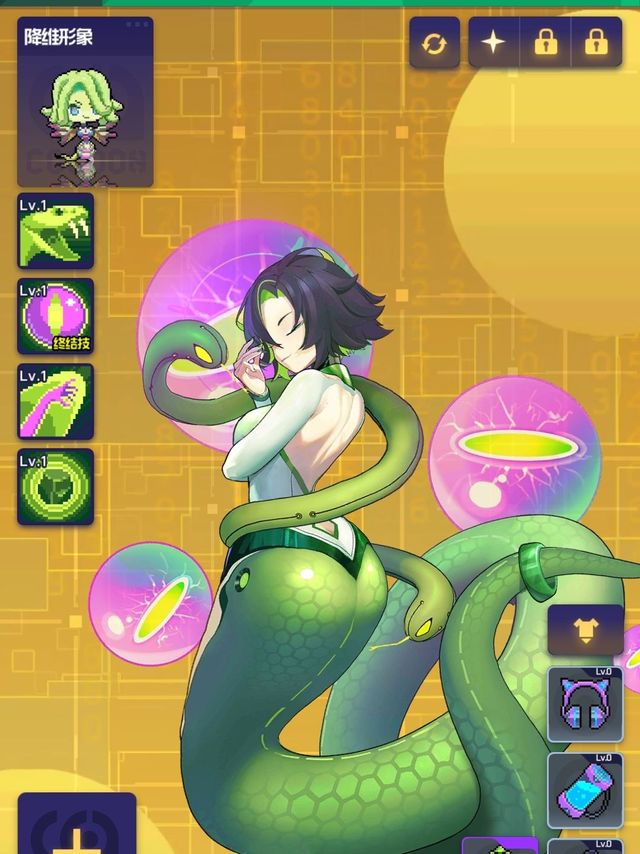Select the four-point star button
640x854 pixels.
[495, 43]
